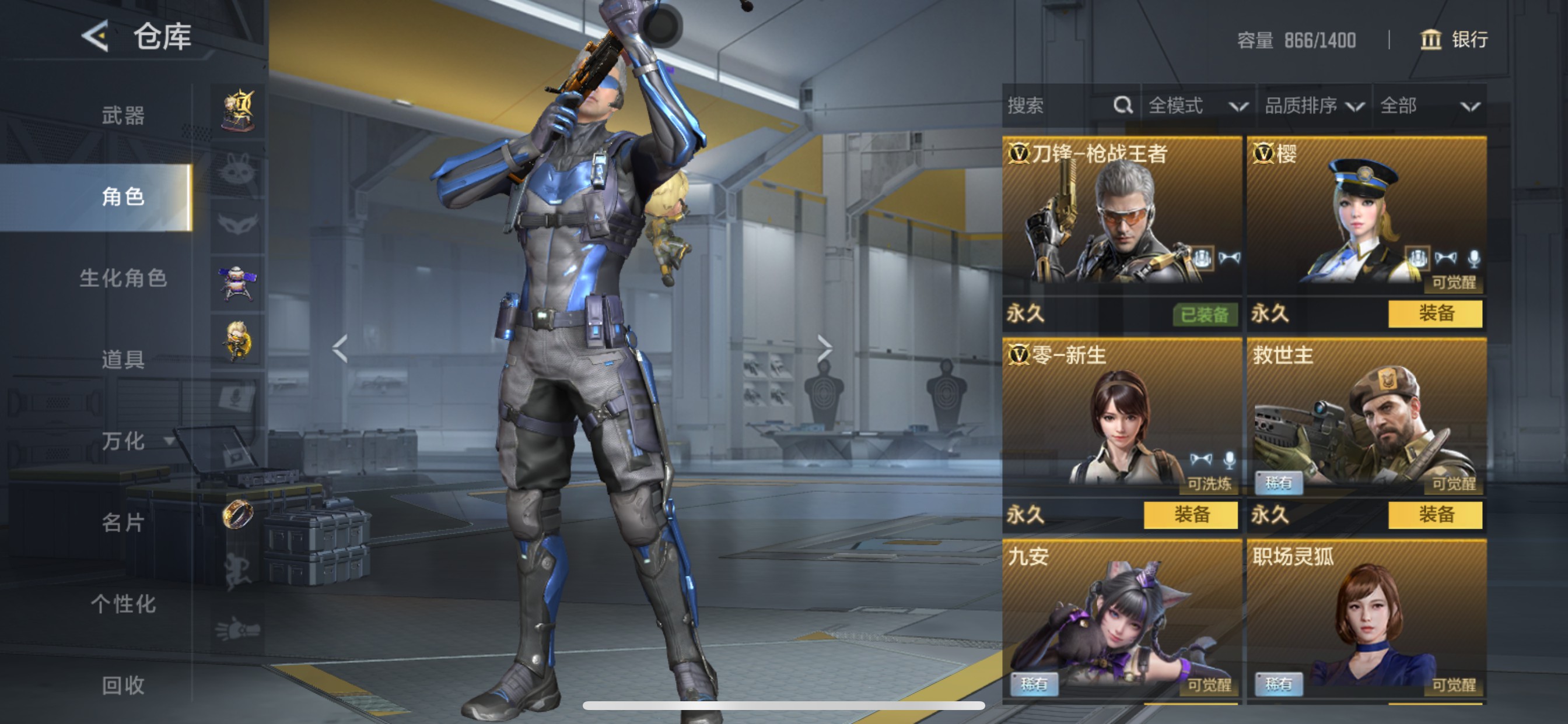Viewport: 1568px width, 724px height.
Task: Open the 名片 tab
Action: (123, 523)
